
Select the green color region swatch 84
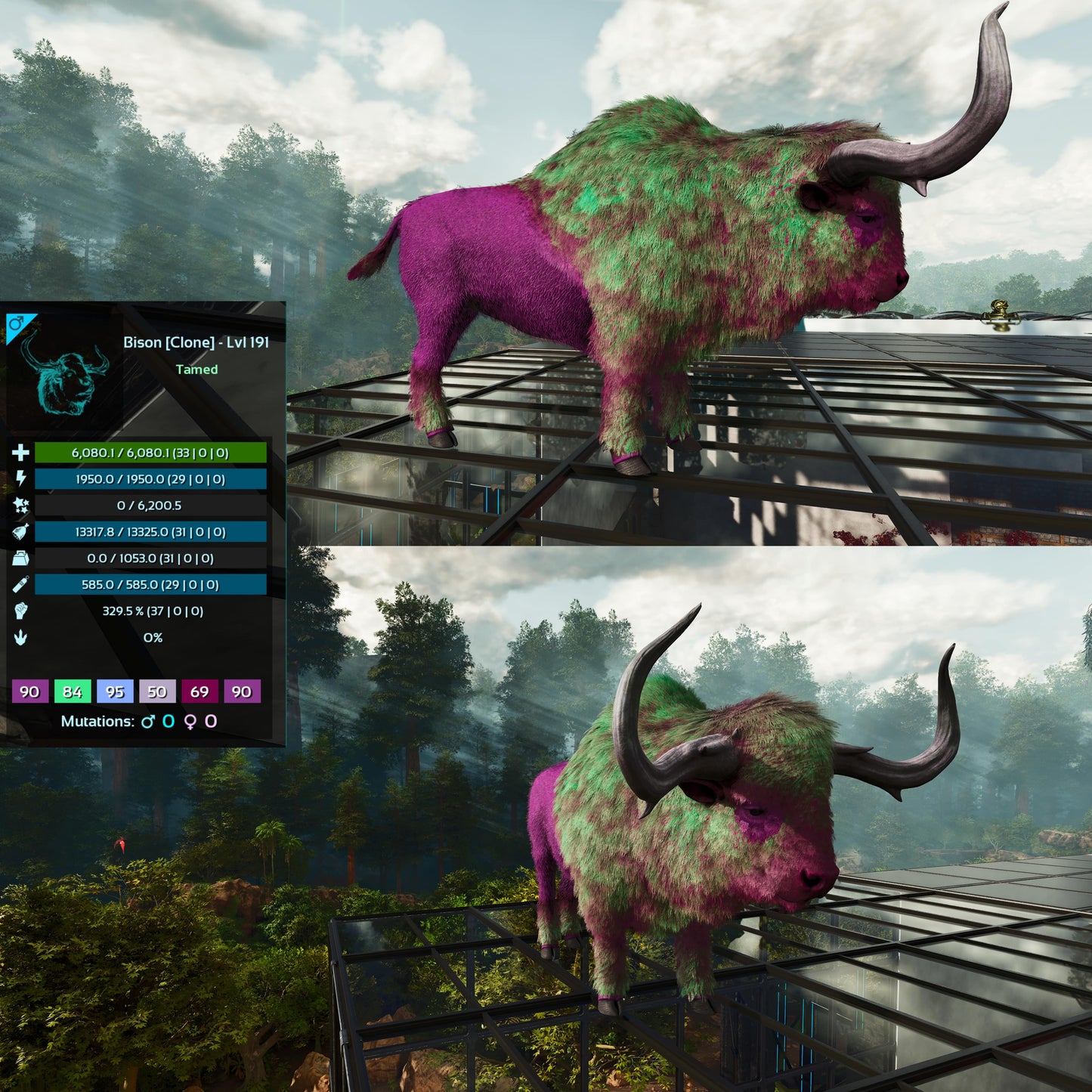(x=73, y=691)
